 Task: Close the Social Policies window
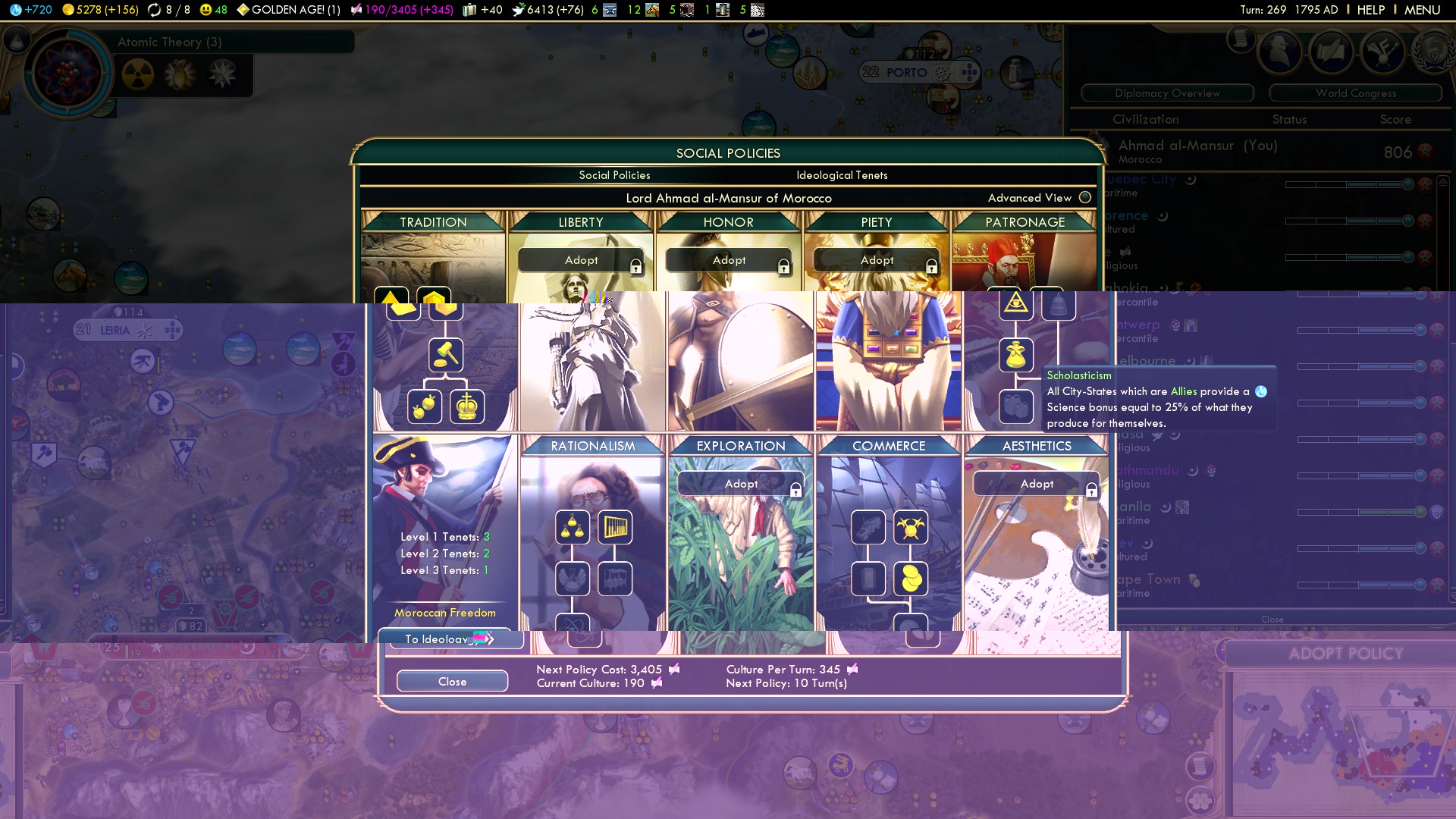tap(452, 681)
